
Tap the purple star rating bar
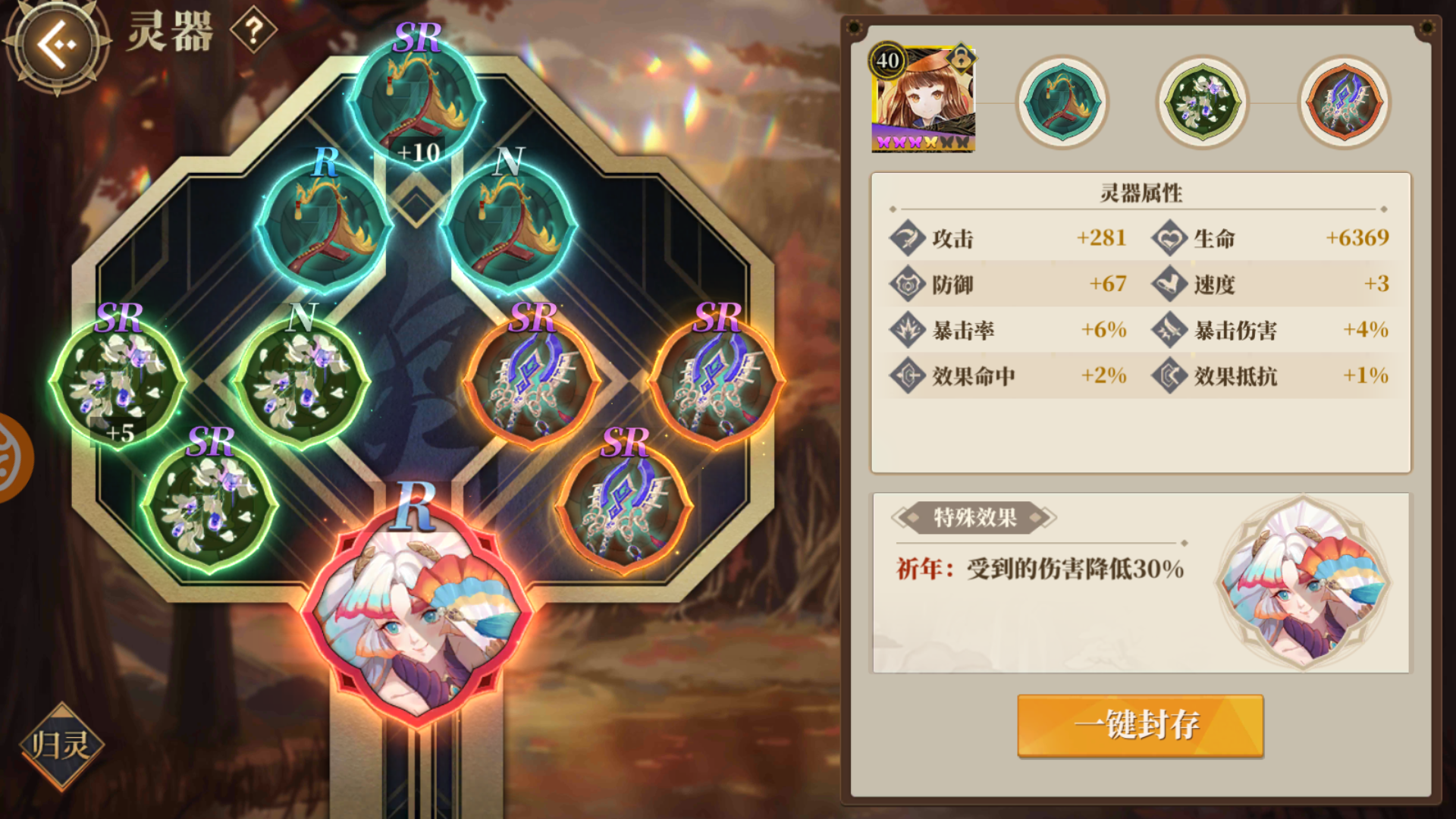pos(922,140)
